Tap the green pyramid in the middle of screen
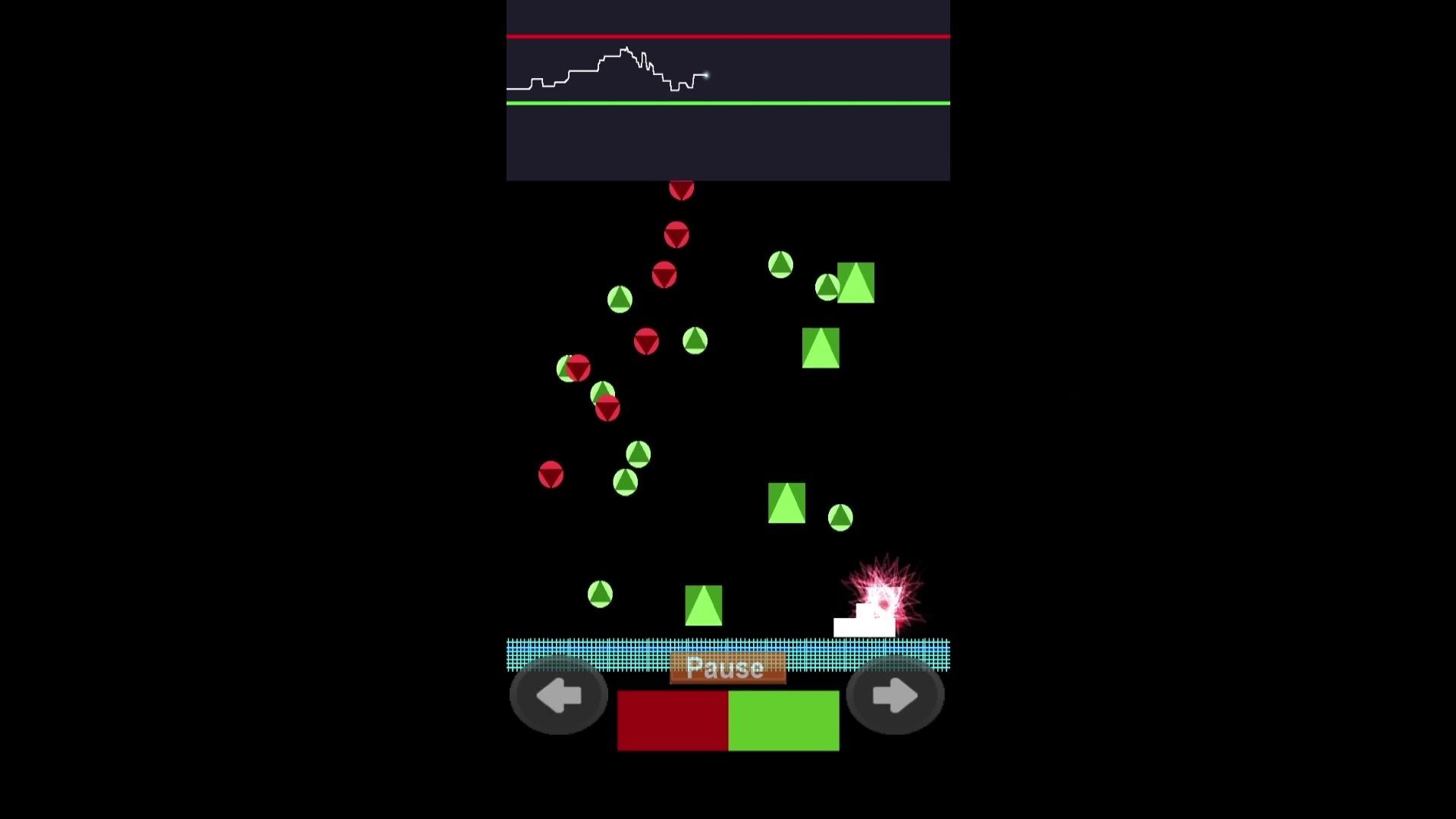This screenshot has width=1456, height=819. tap(821, 346)
